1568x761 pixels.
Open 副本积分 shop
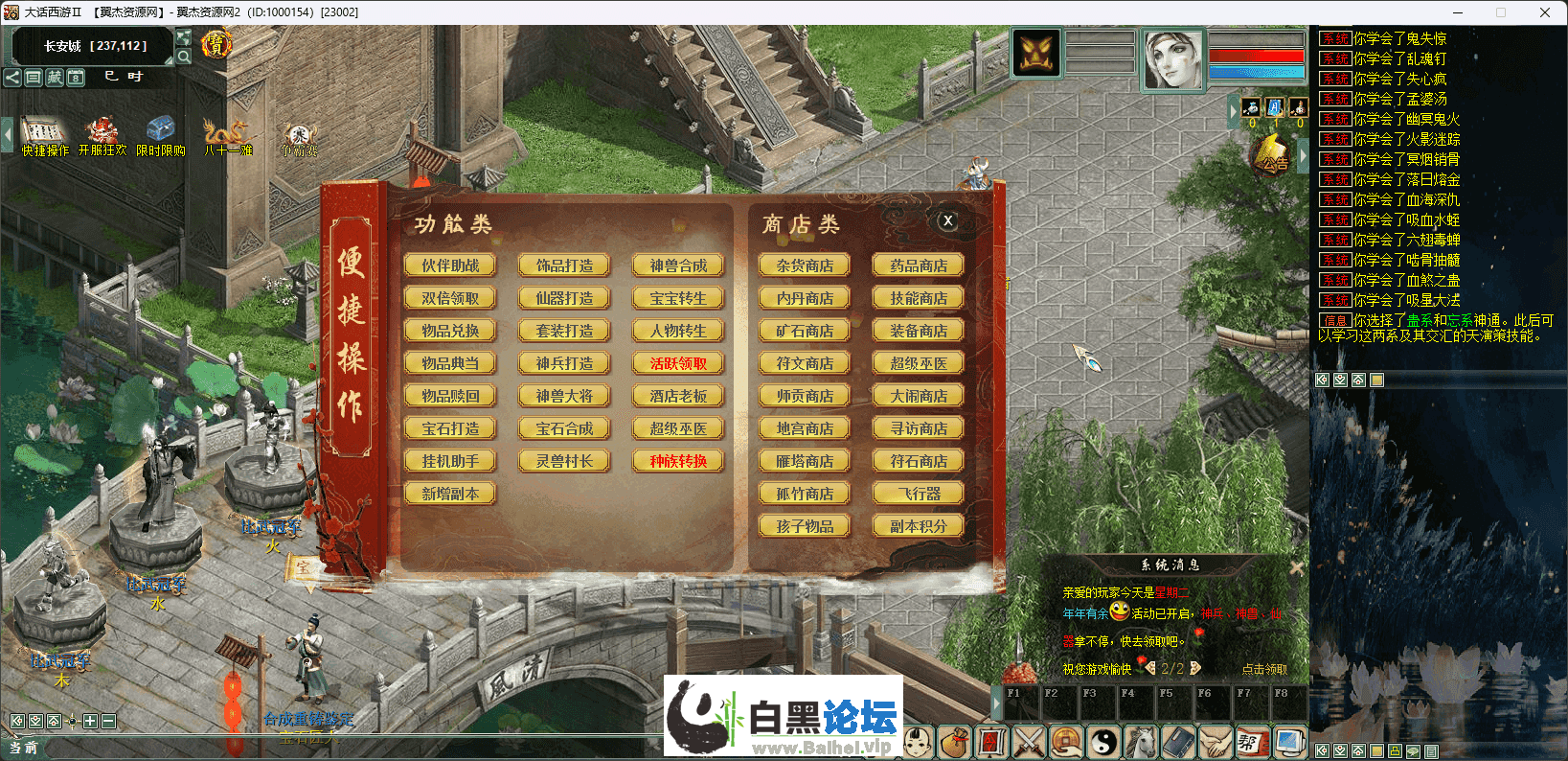tap(919, 526)
